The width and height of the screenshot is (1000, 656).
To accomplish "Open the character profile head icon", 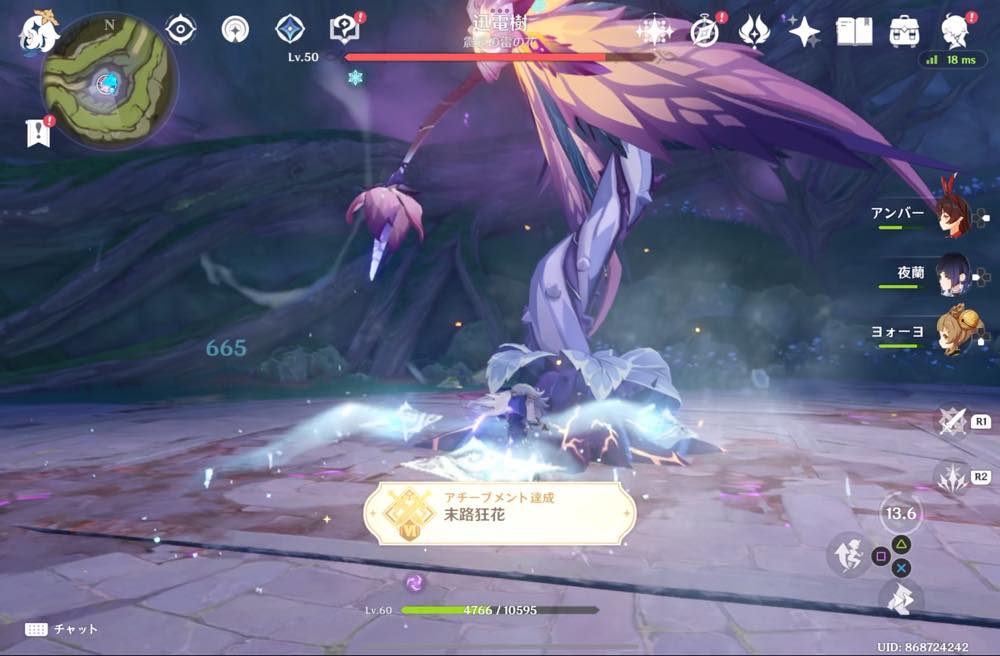I will [x=956, y=31].
